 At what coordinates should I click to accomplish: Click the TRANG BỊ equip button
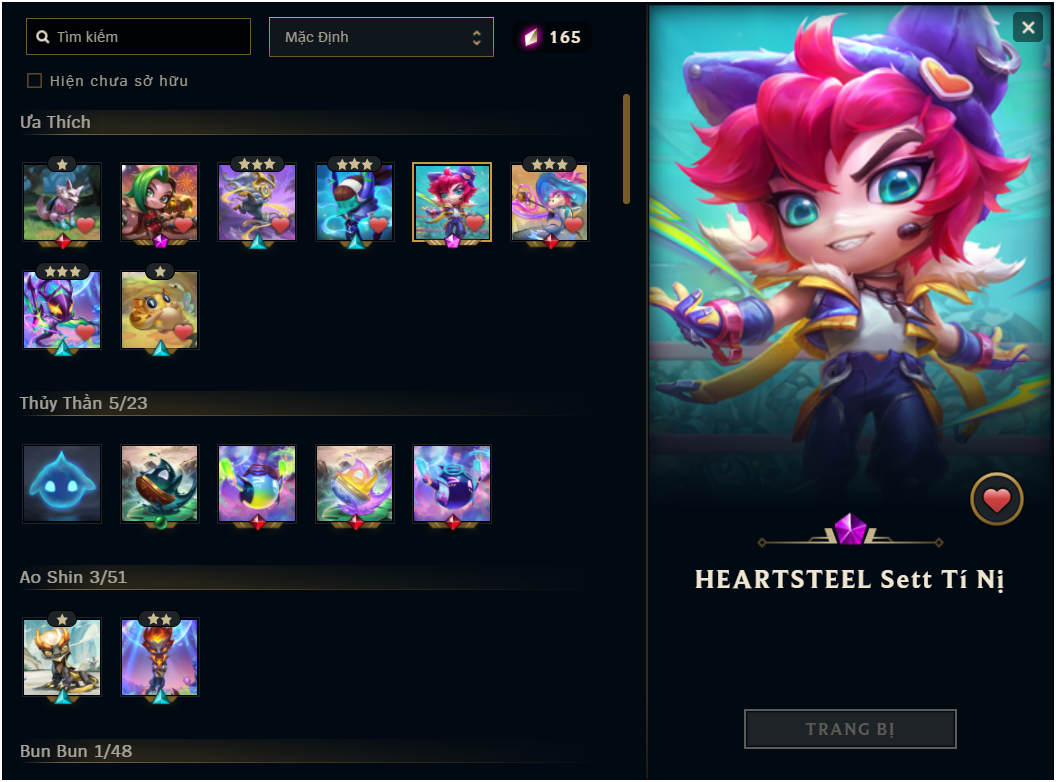(x=850, y=729)
